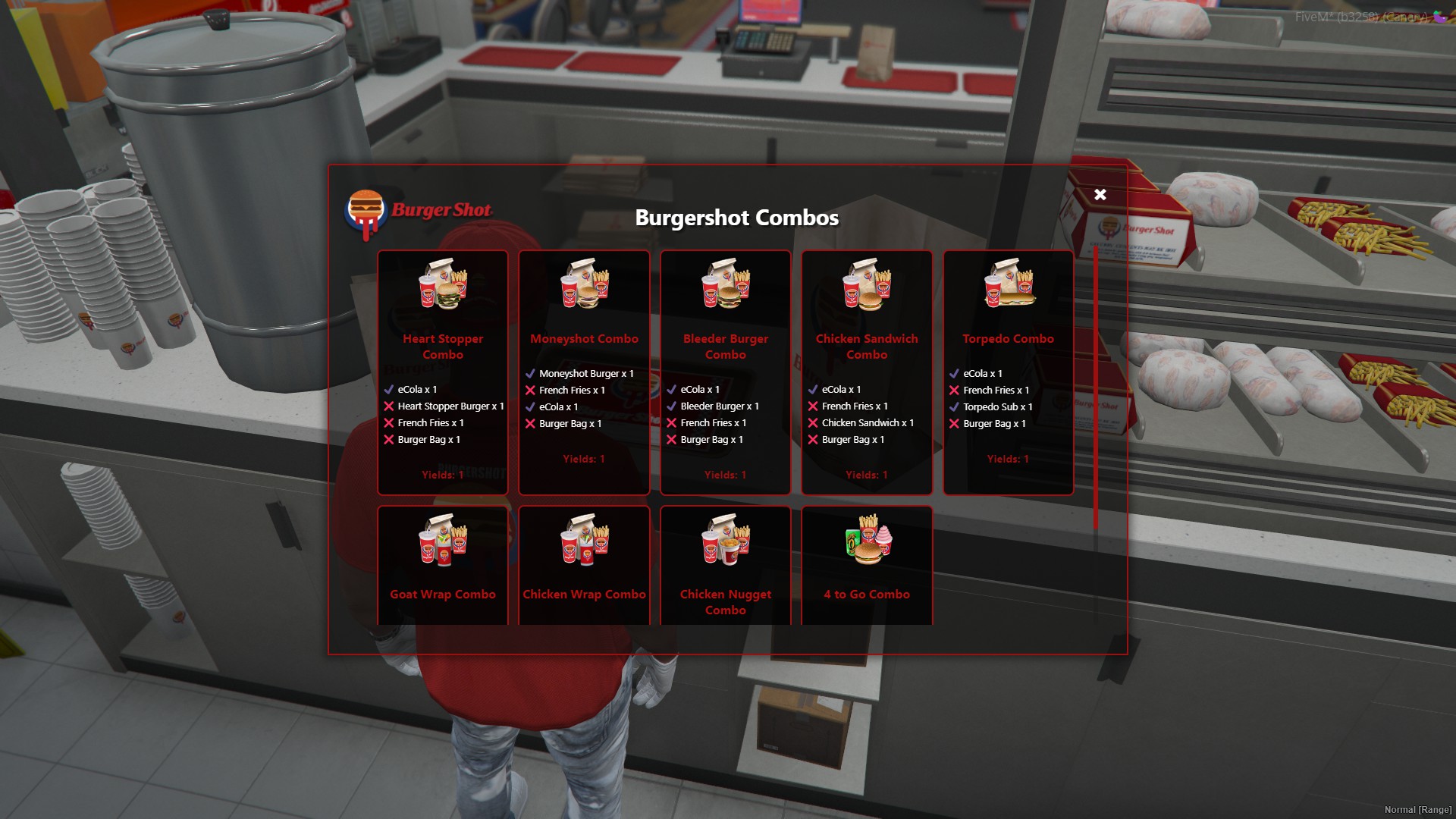Toggle the eCola checkmark in Heart Stopper Combo

[390, 389]
